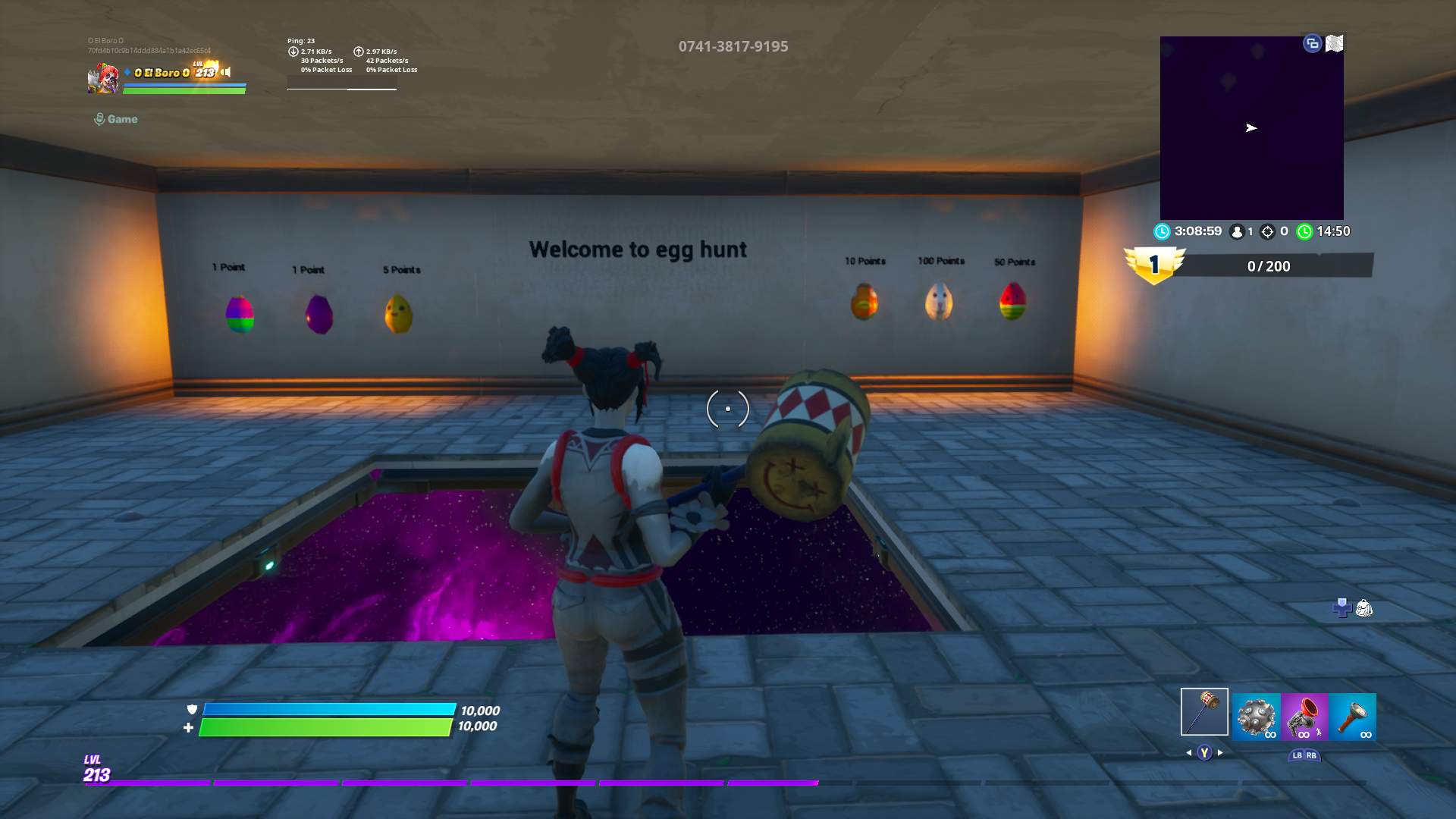Click the eliminations crosshair icon below the minimap
Image resolution: width=1456 pixels, height=819 pixels.
(x=1267, y=231)
